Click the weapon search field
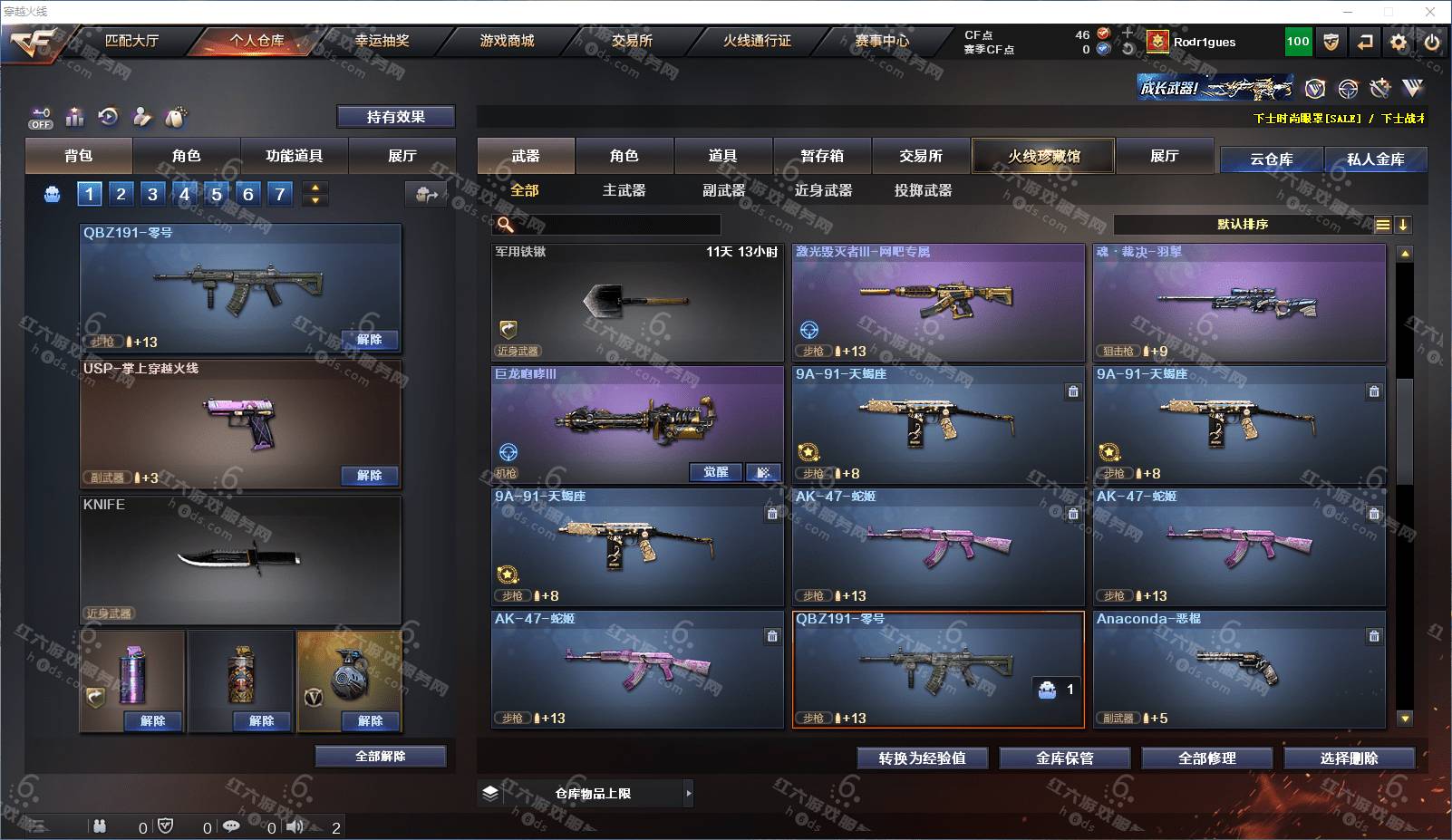 [x=618, y=225]
